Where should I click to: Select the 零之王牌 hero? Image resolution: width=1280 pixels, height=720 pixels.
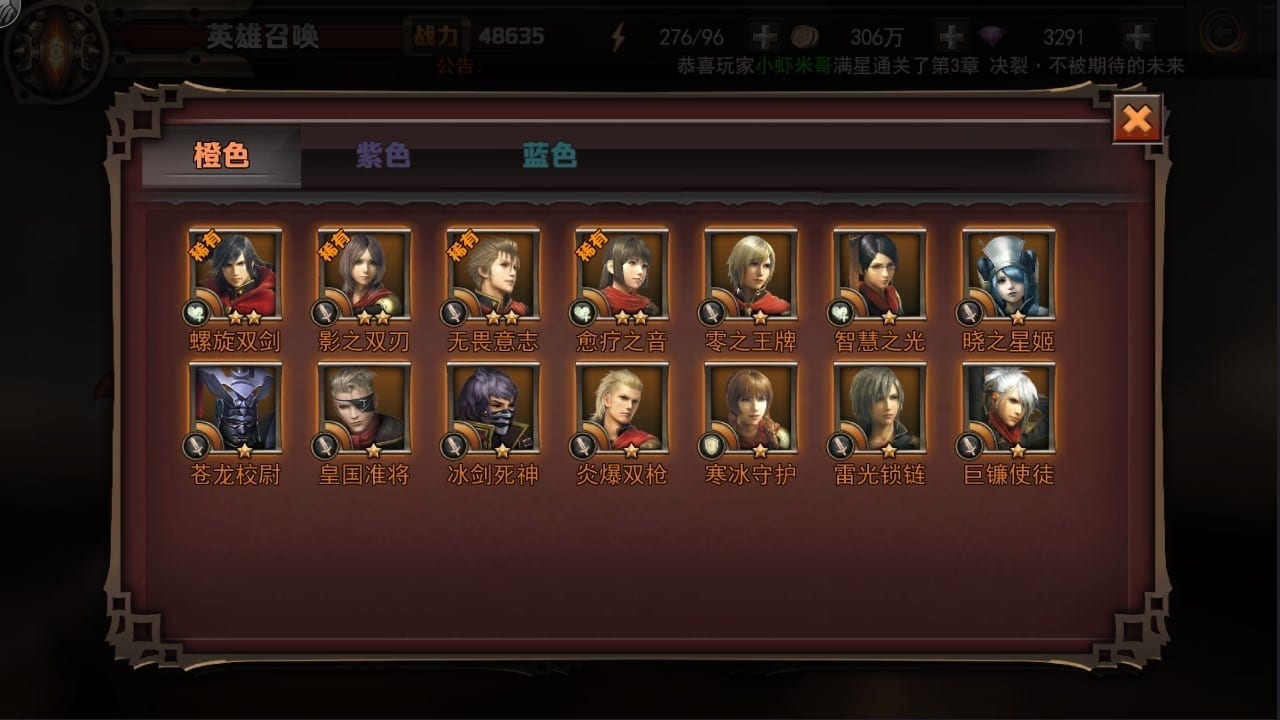[751, 275]
